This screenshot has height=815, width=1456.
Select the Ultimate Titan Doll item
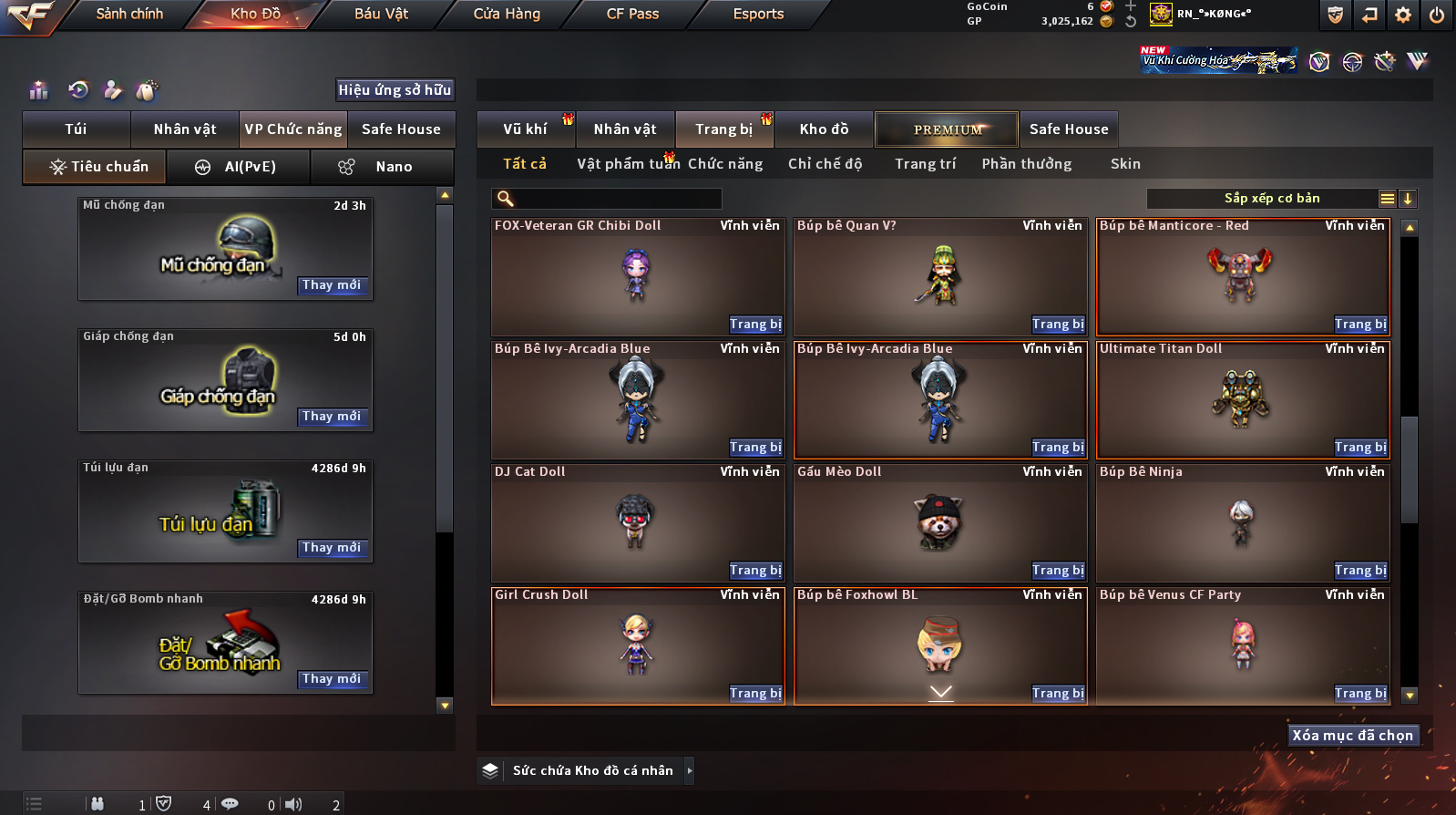point(1242,398)
